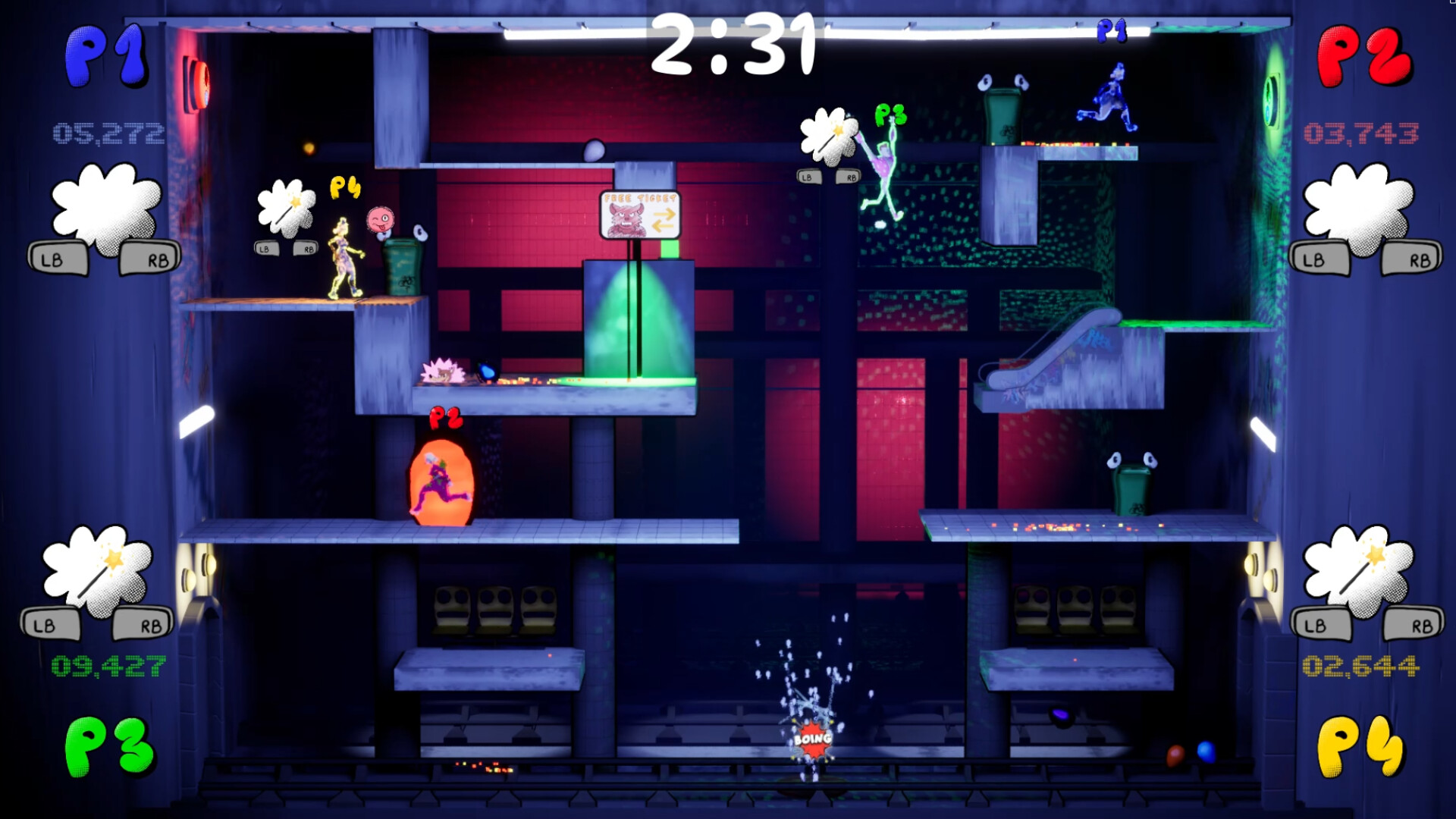Select P2's power-up cloud in top-right corner

pos(1357,212)
